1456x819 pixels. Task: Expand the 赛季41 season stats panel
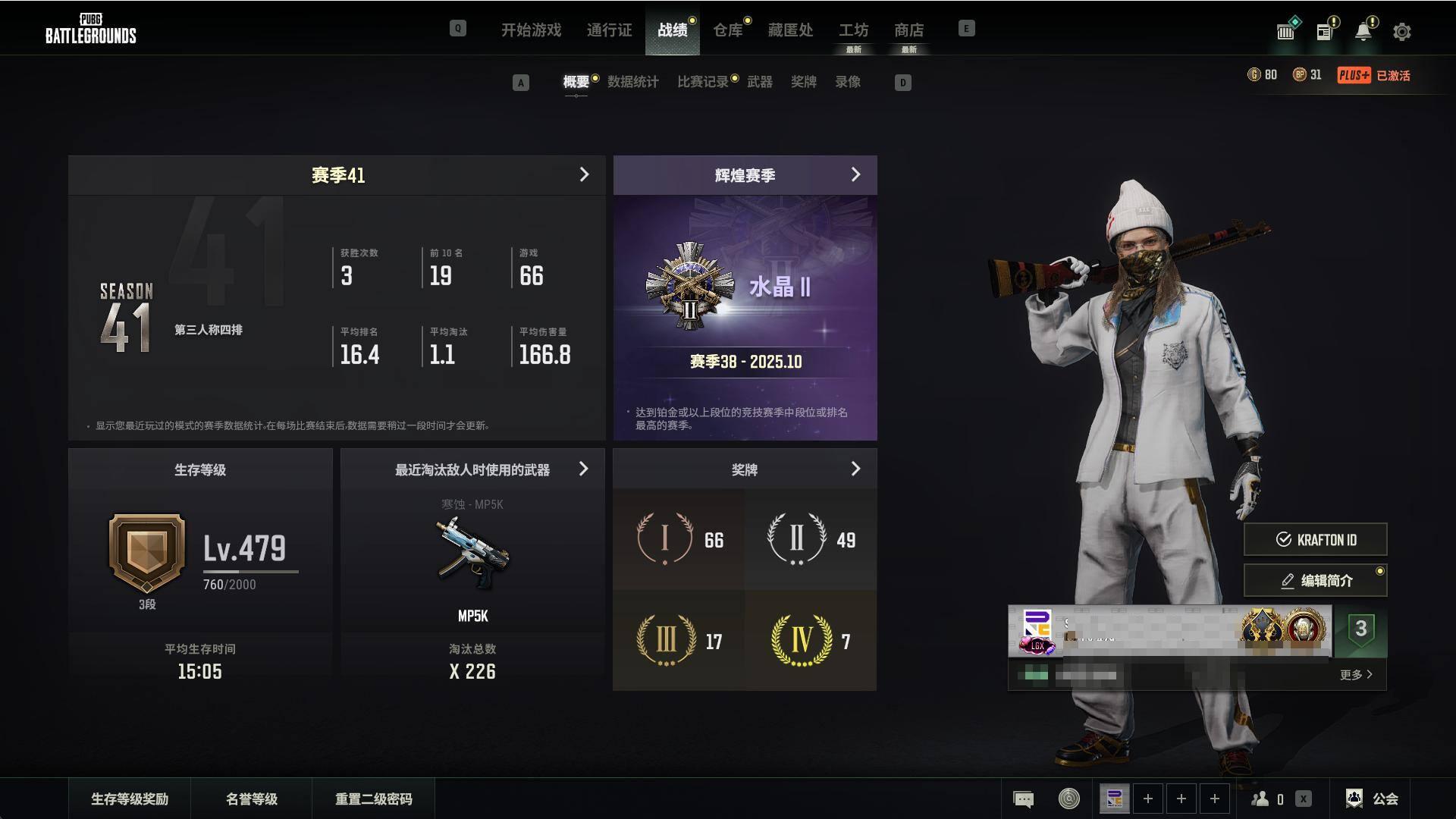click(x=584, y=175)
